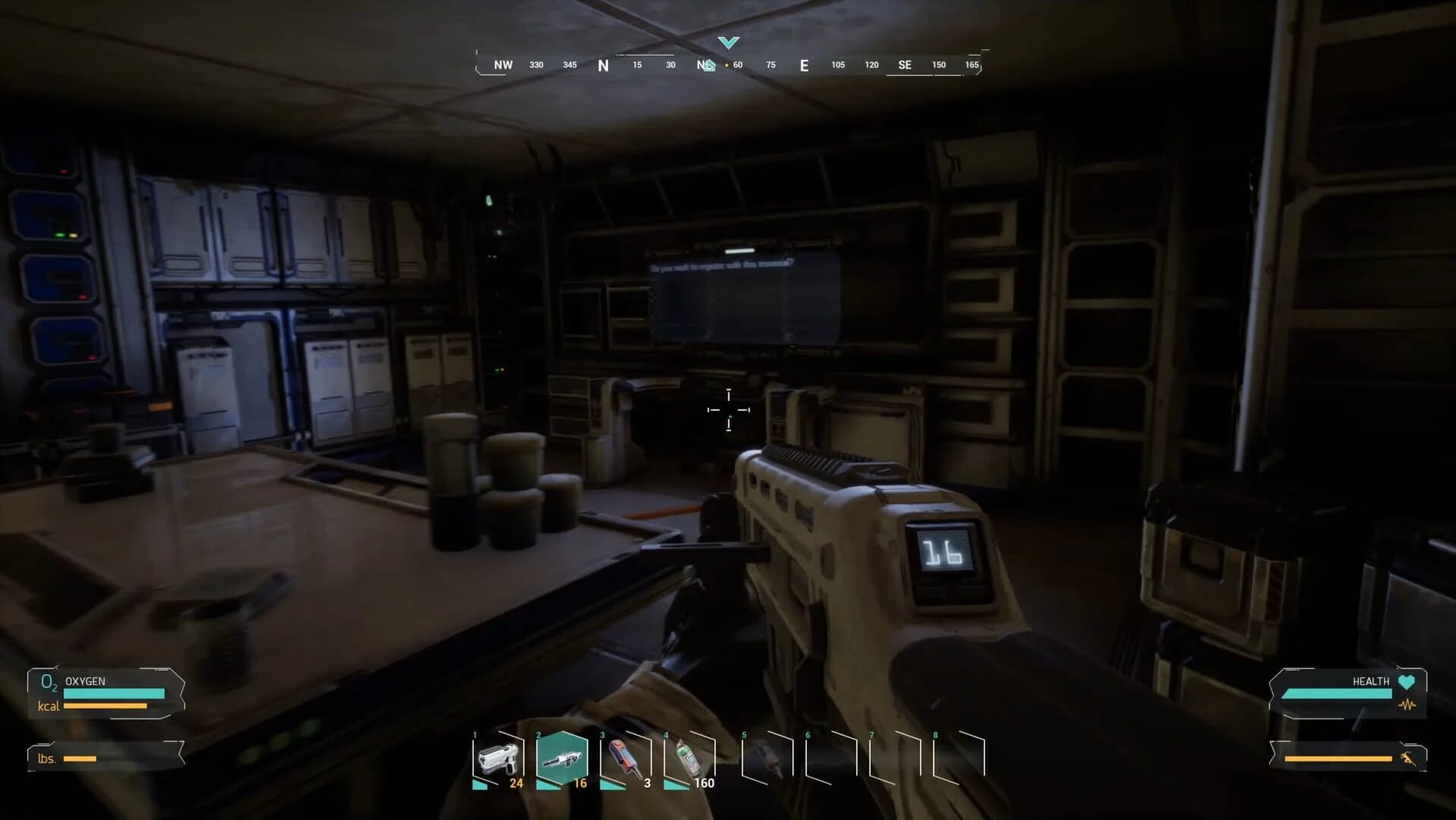
Task: Click the SE heading on the compass
Action: [904, 65]
